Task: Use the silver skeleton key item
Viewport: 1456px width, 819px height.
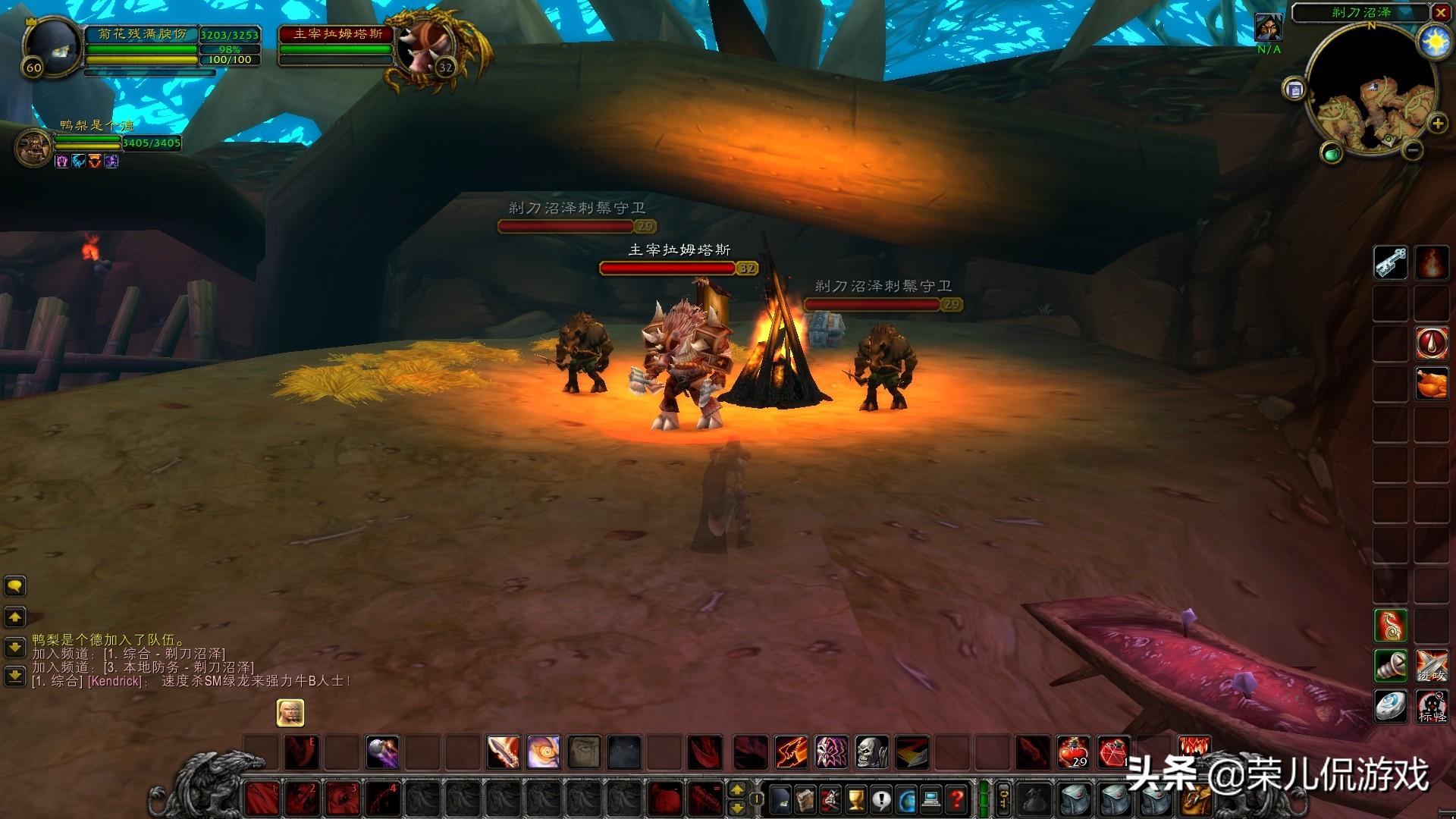Action: [1390, 263]
